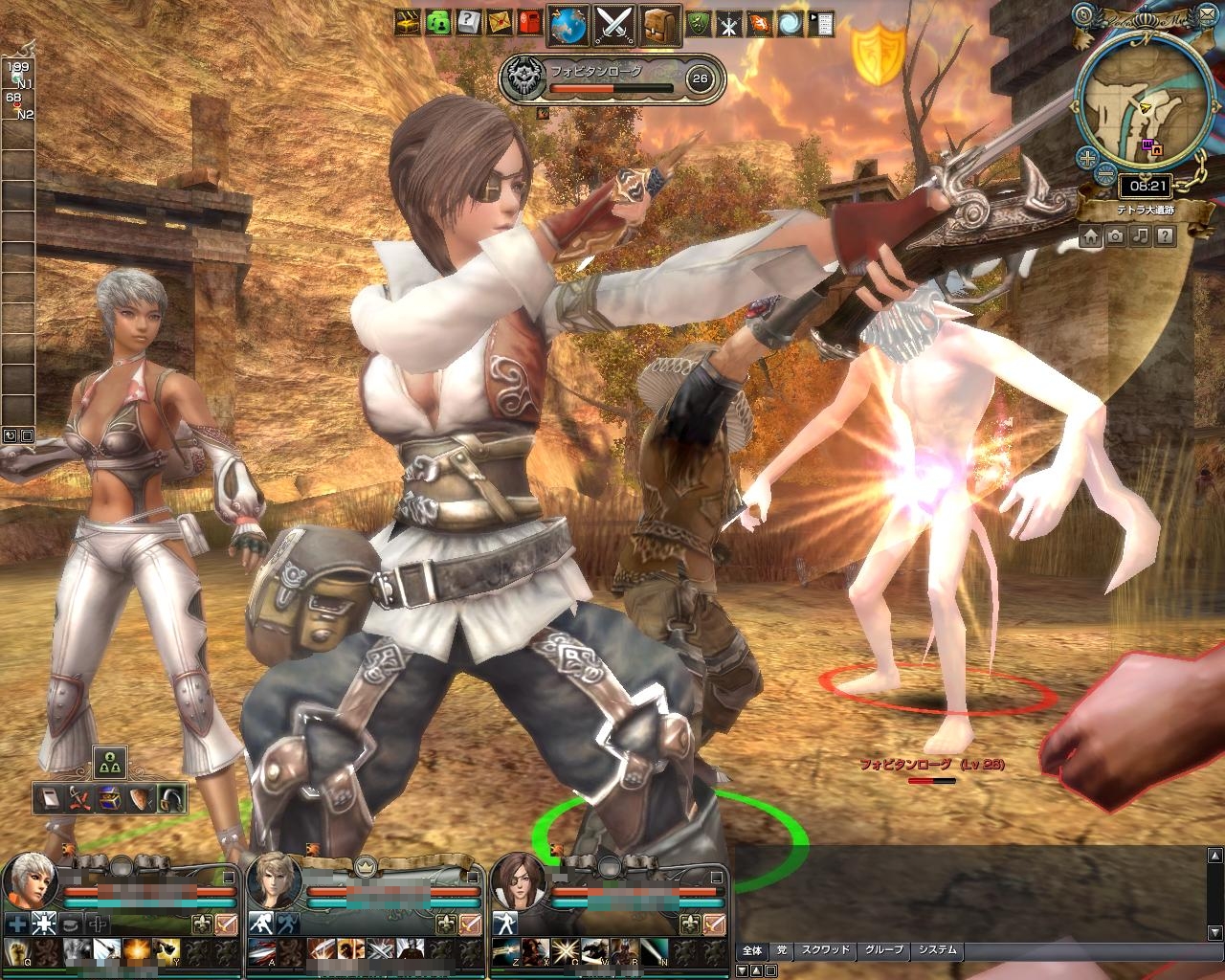Open the green friends list icon
Image resolution: width=1225 pixels, height=980 pixels.
pos(438,22)
